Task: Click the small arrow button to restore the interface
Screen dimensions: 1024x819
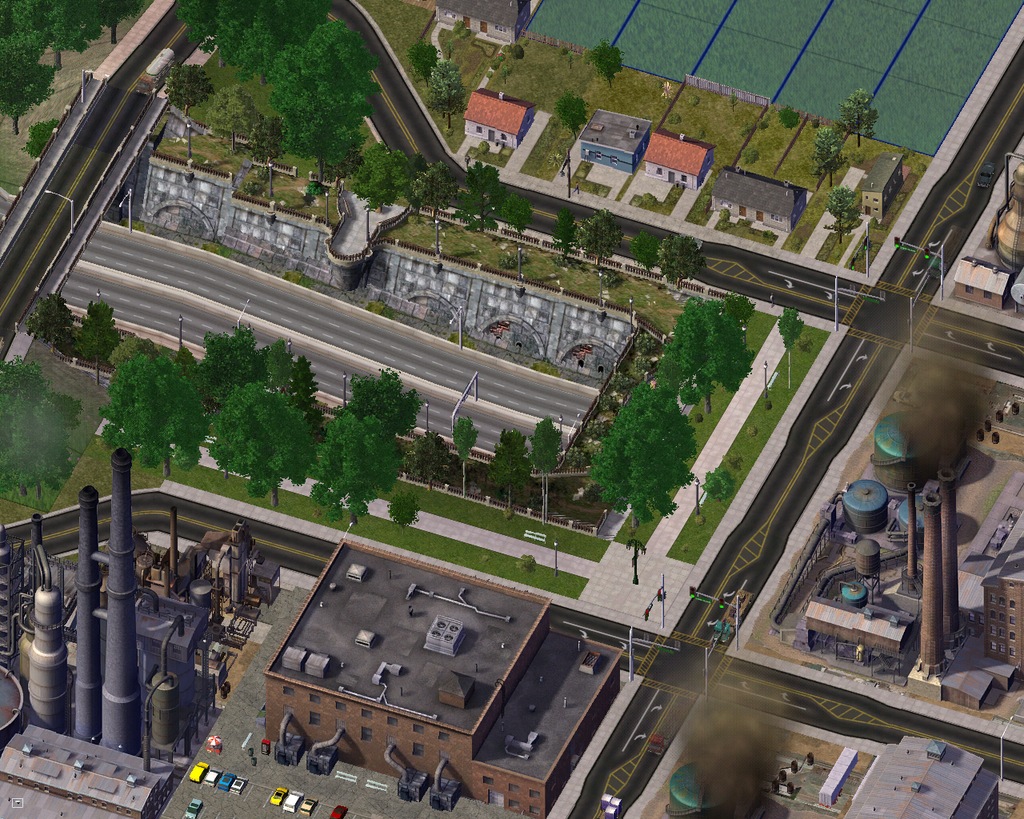Action: (16, 801)
